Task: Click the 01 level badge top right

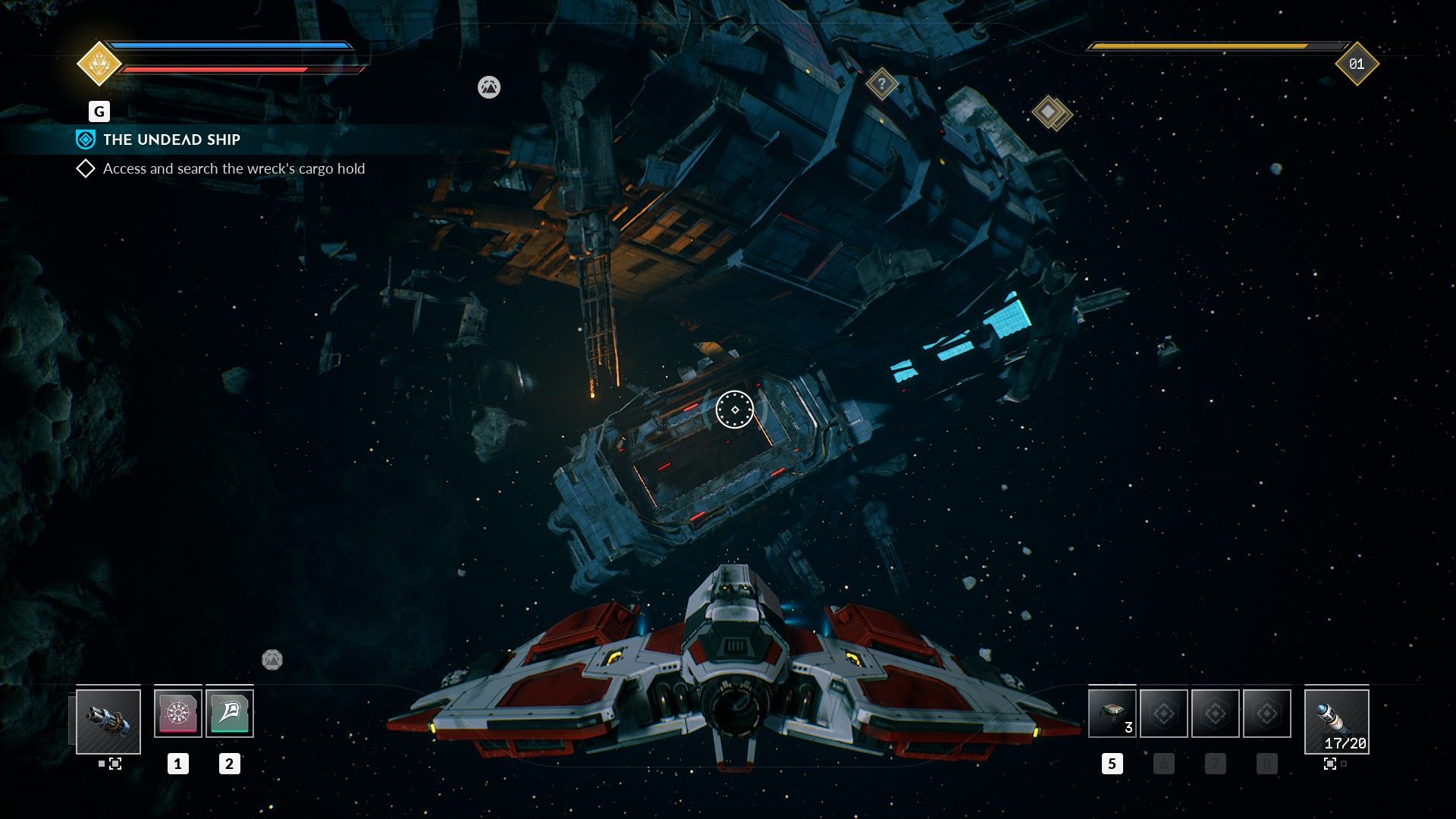Action: pyautogui.click(x=1356, y=66)
